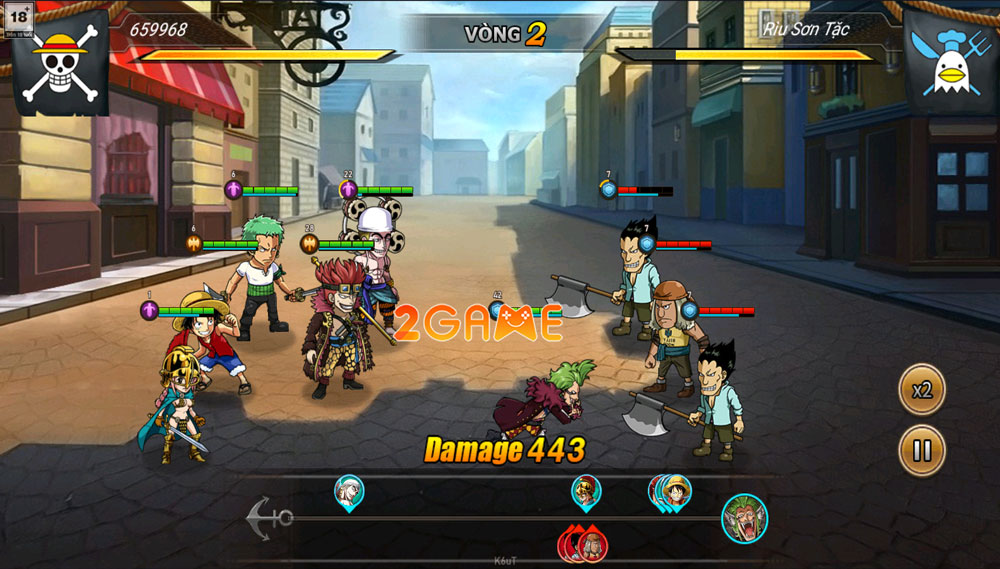Image resolution: width=1000 pixels, height=569 pixels.
Task: Click the red enemy turn marker
Action: point(590,544)
